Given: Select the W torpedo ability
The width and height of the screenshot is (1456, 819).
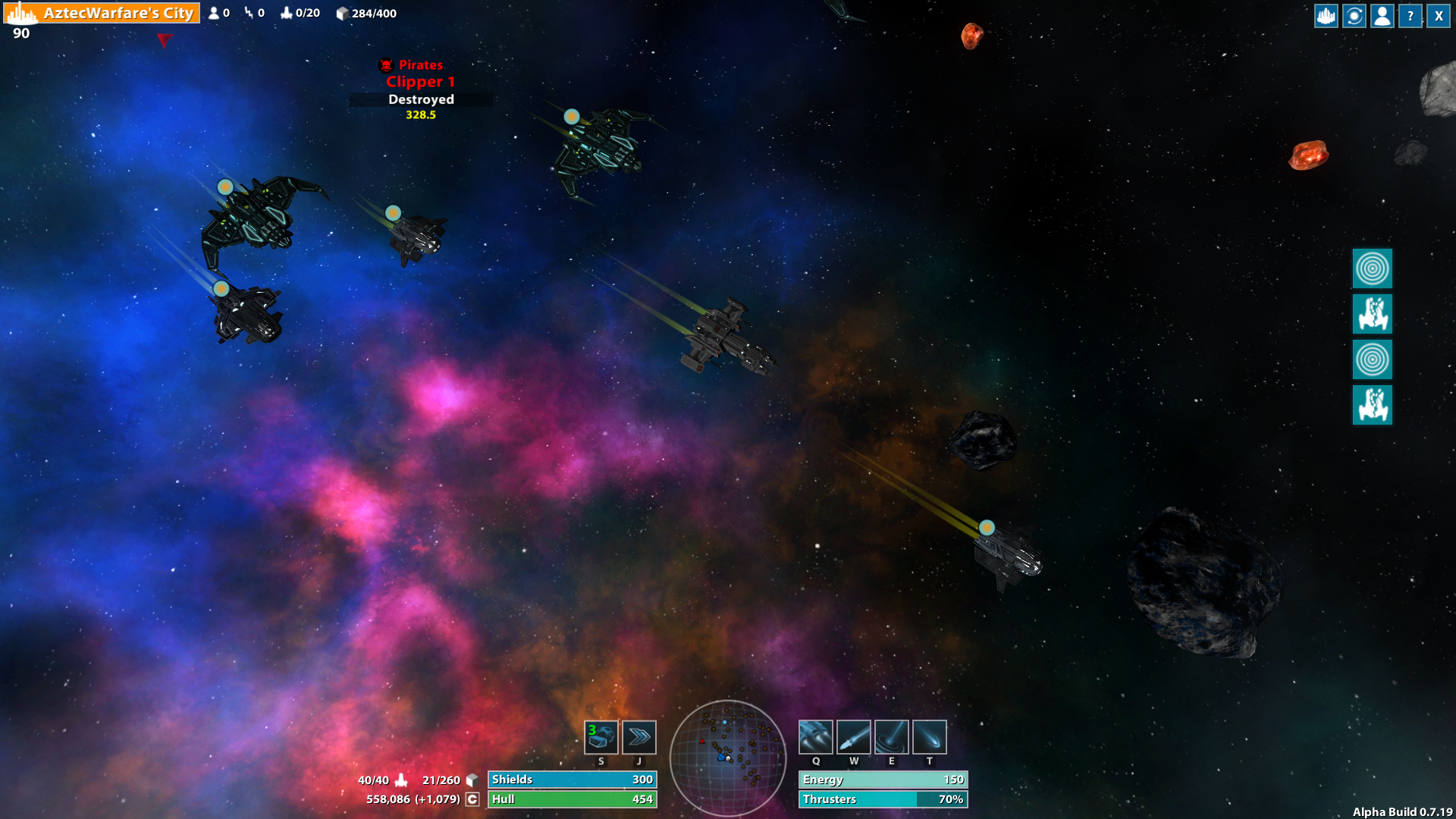Looking at the screenshot, I should tap(854, 736).
